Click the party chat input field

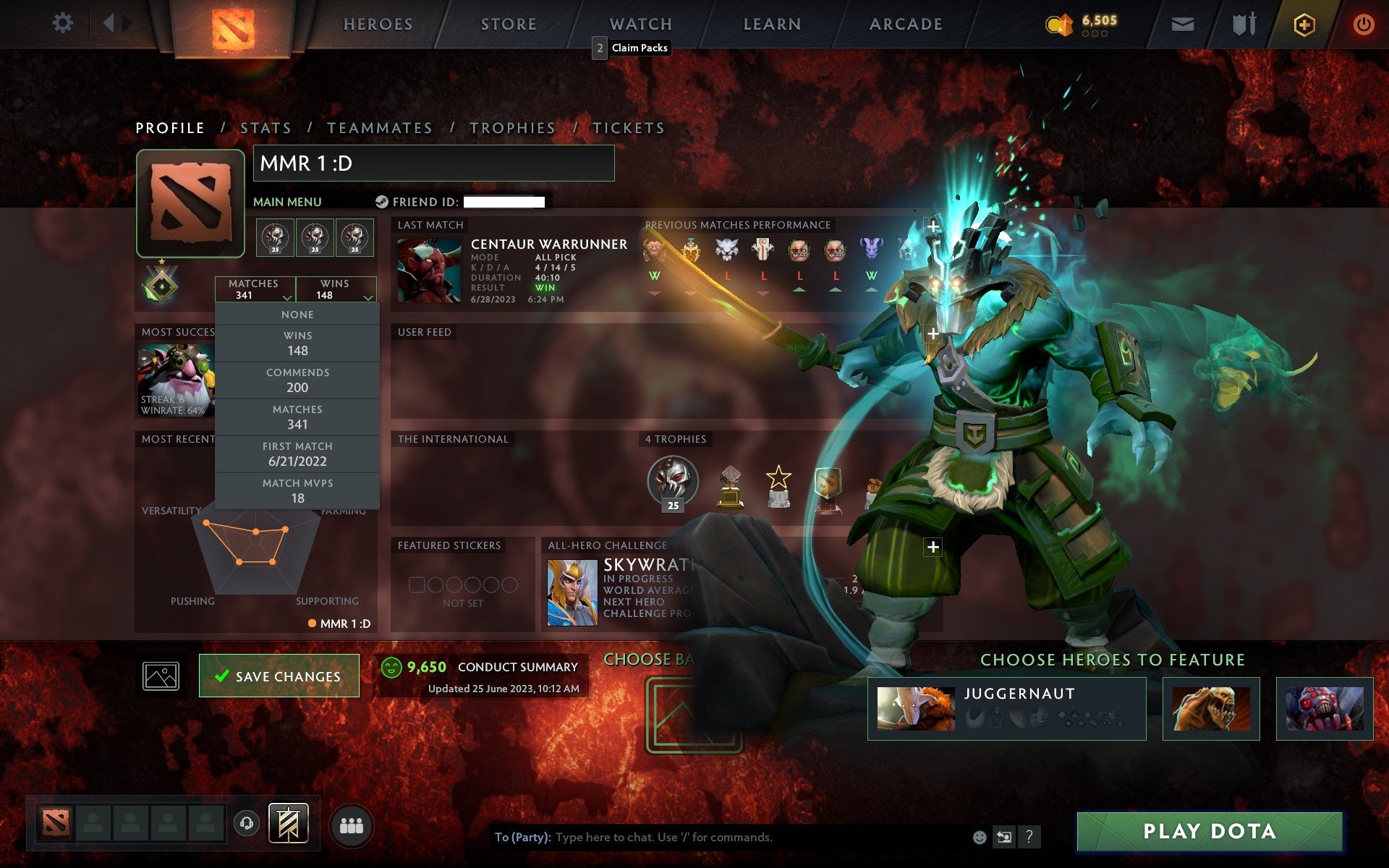723,837
